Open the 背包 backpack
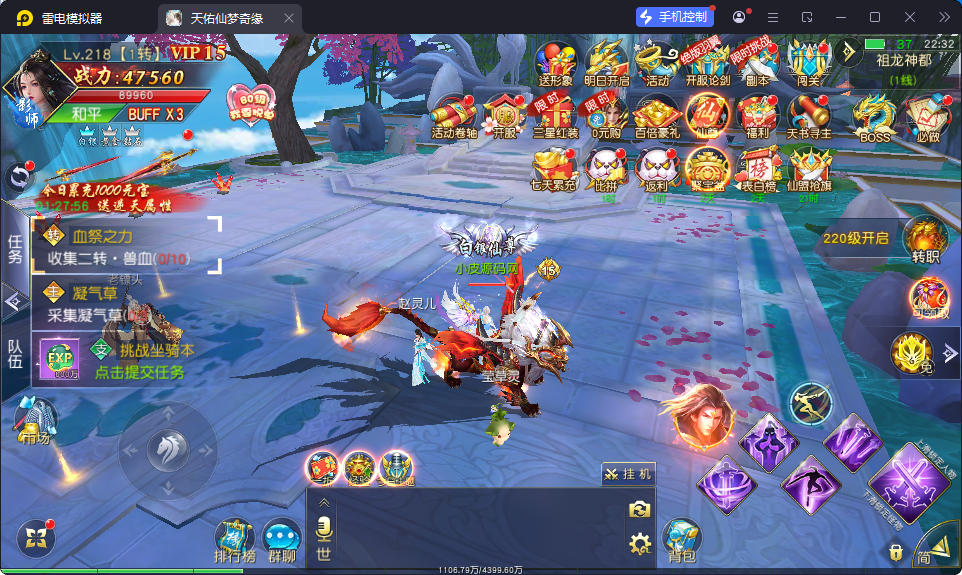962x575 pixels. (x=681, y=539)
